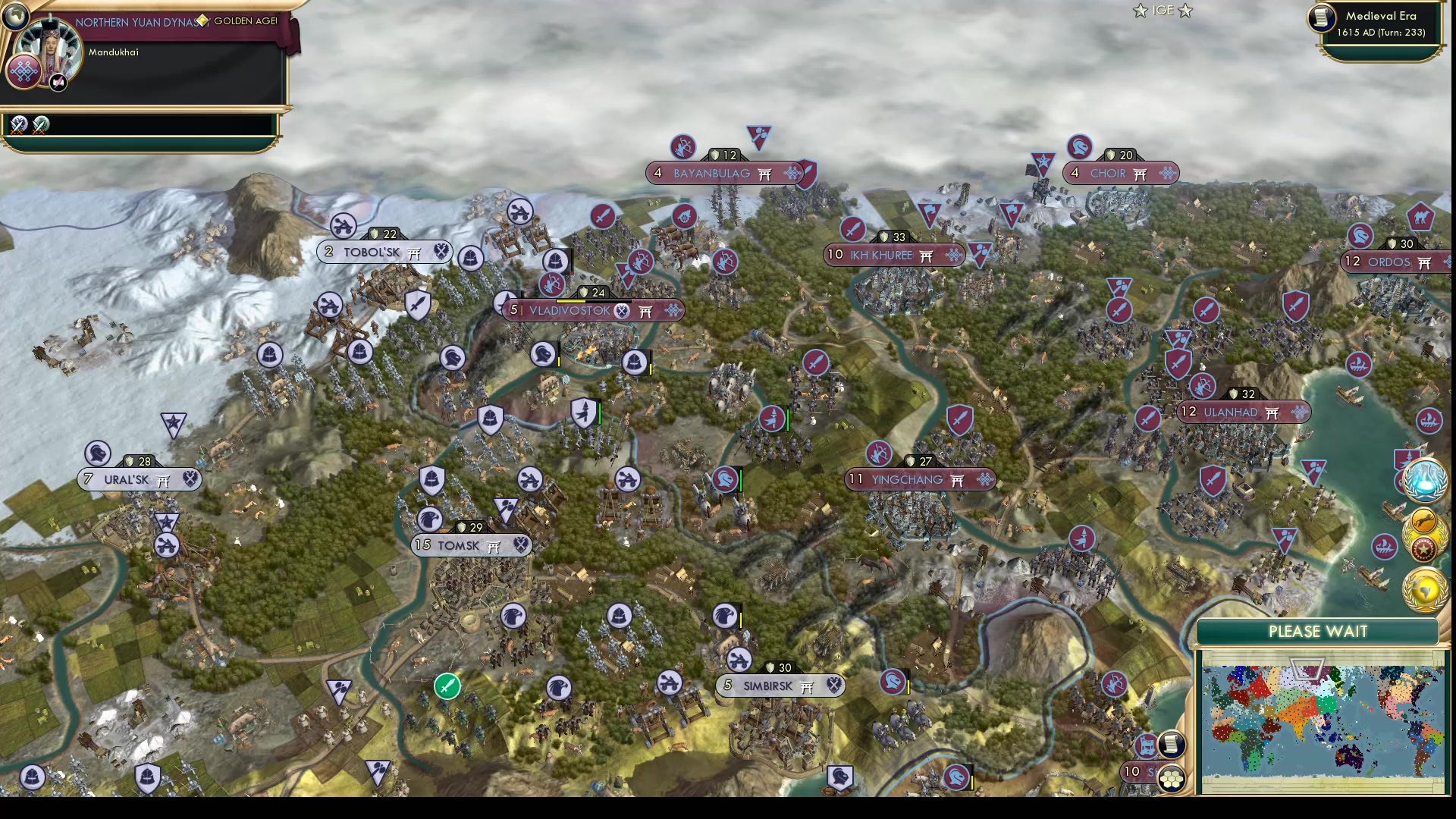Click the IGE label at the top of the screen
The height and width of the screenshot is (819, 1456).
1162,11
